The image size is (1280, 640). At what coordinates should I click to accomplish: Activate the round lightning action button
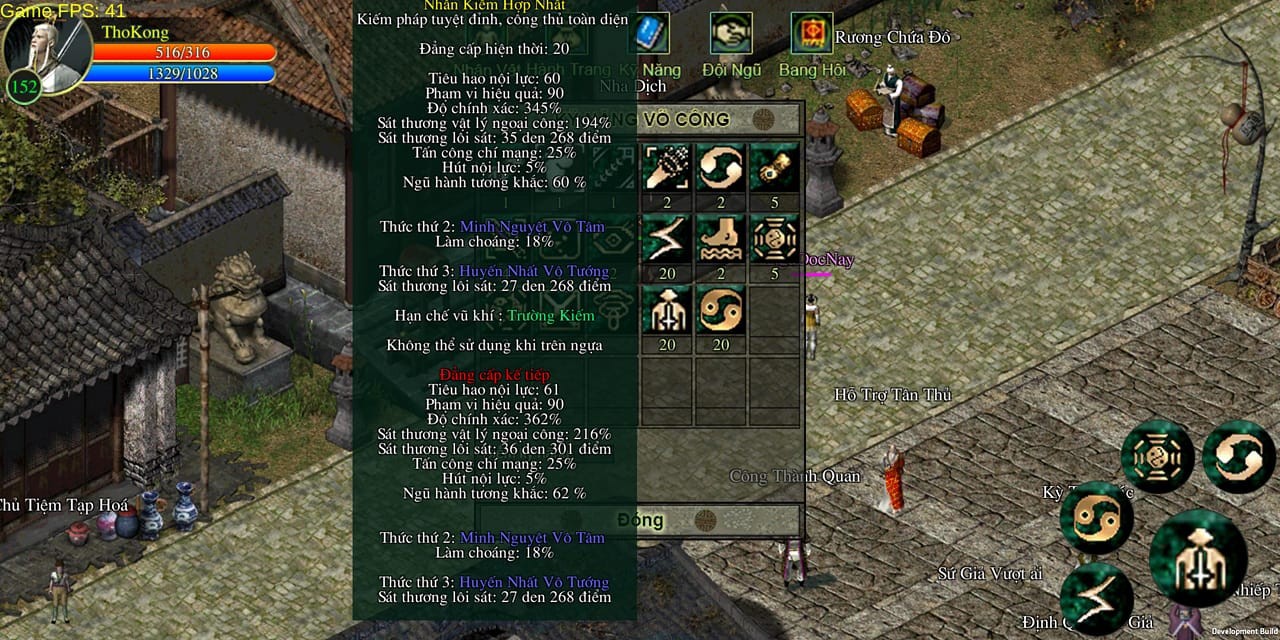pyautogui.click(x=1096, y=598)
